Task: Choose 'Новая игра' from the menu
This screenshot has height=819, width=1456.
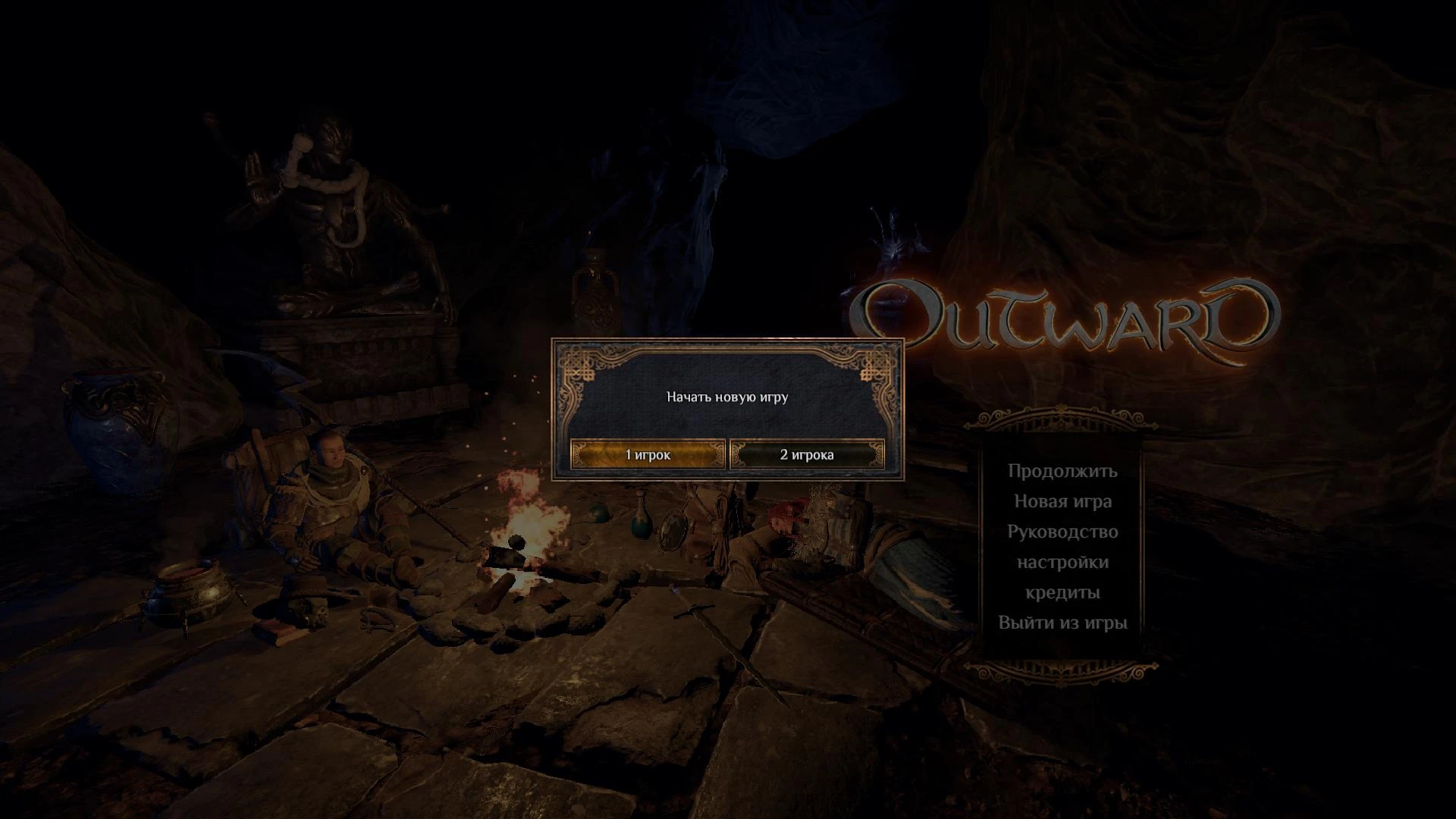Action: coord(1062,501)
